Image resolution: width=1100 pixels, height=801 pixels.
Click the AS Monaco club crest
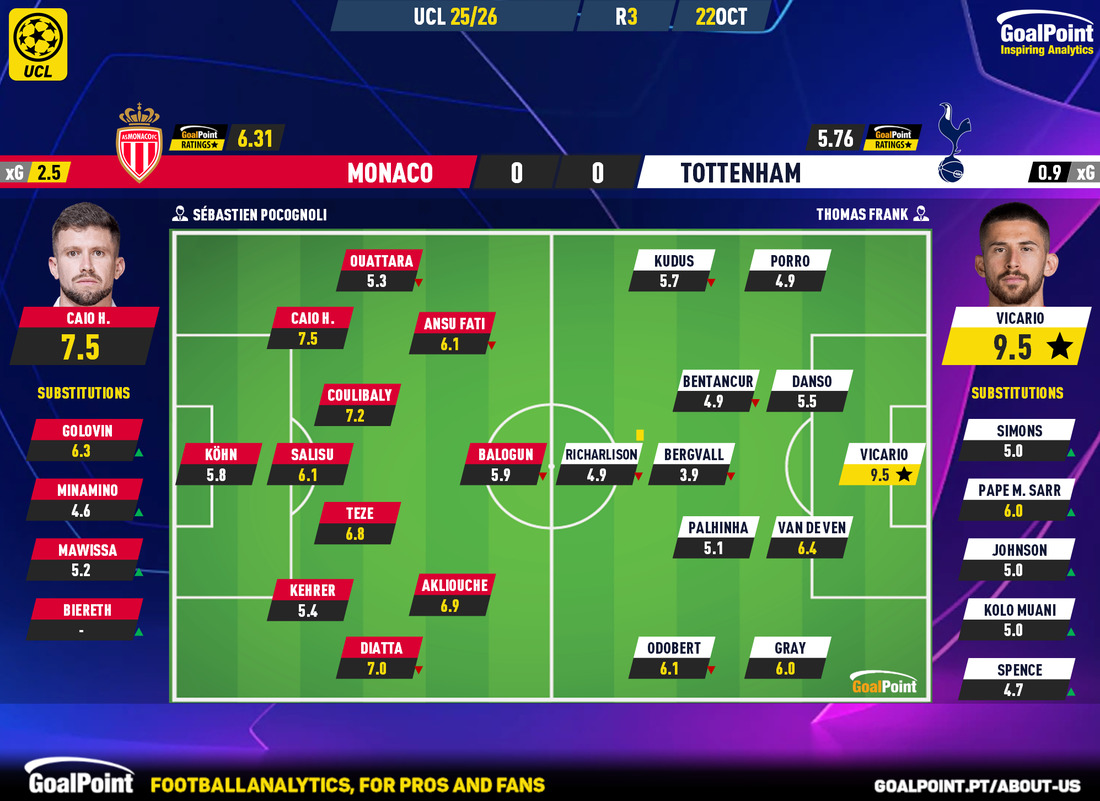139,144
